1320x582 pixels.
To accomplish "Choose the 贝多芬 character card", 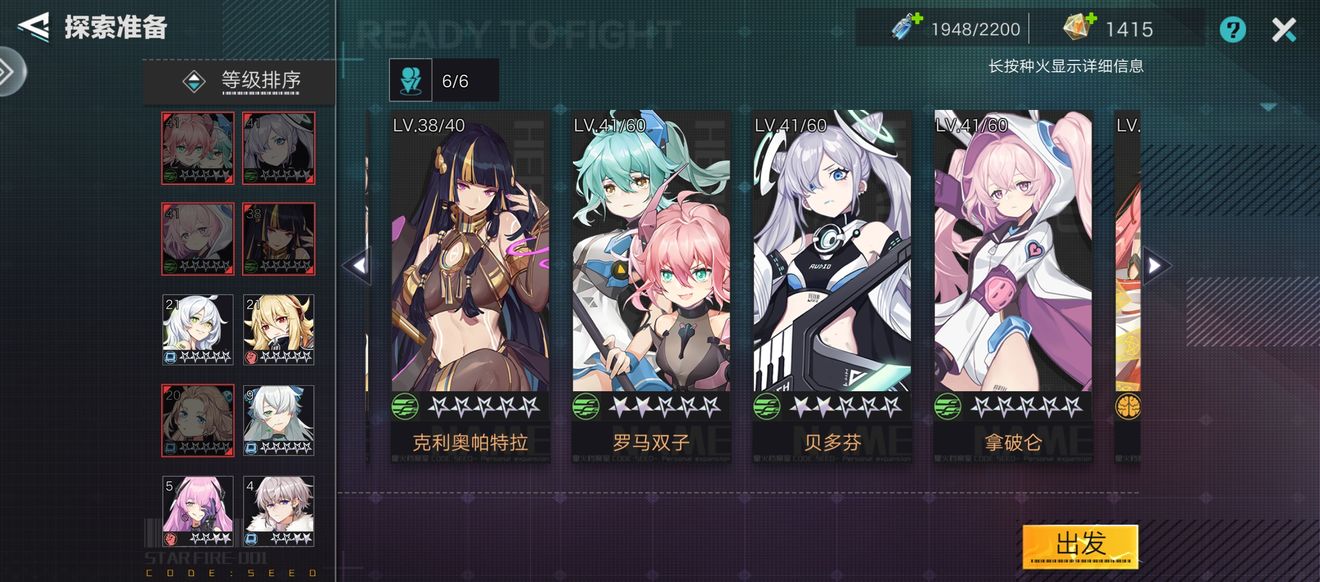I will (x=832, y=285).
